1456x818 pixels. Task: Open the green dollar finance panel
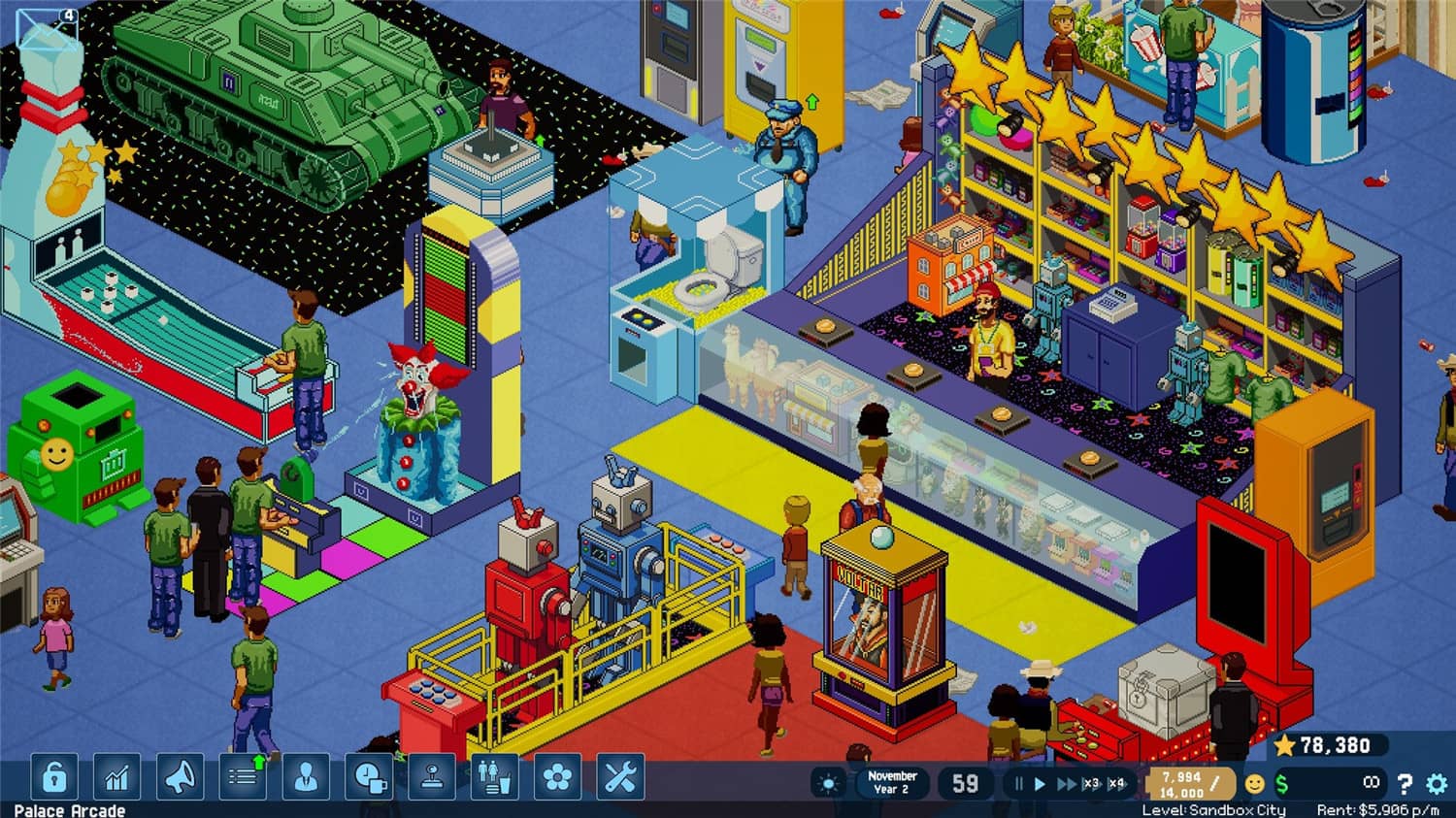(x=1281, y=783)
